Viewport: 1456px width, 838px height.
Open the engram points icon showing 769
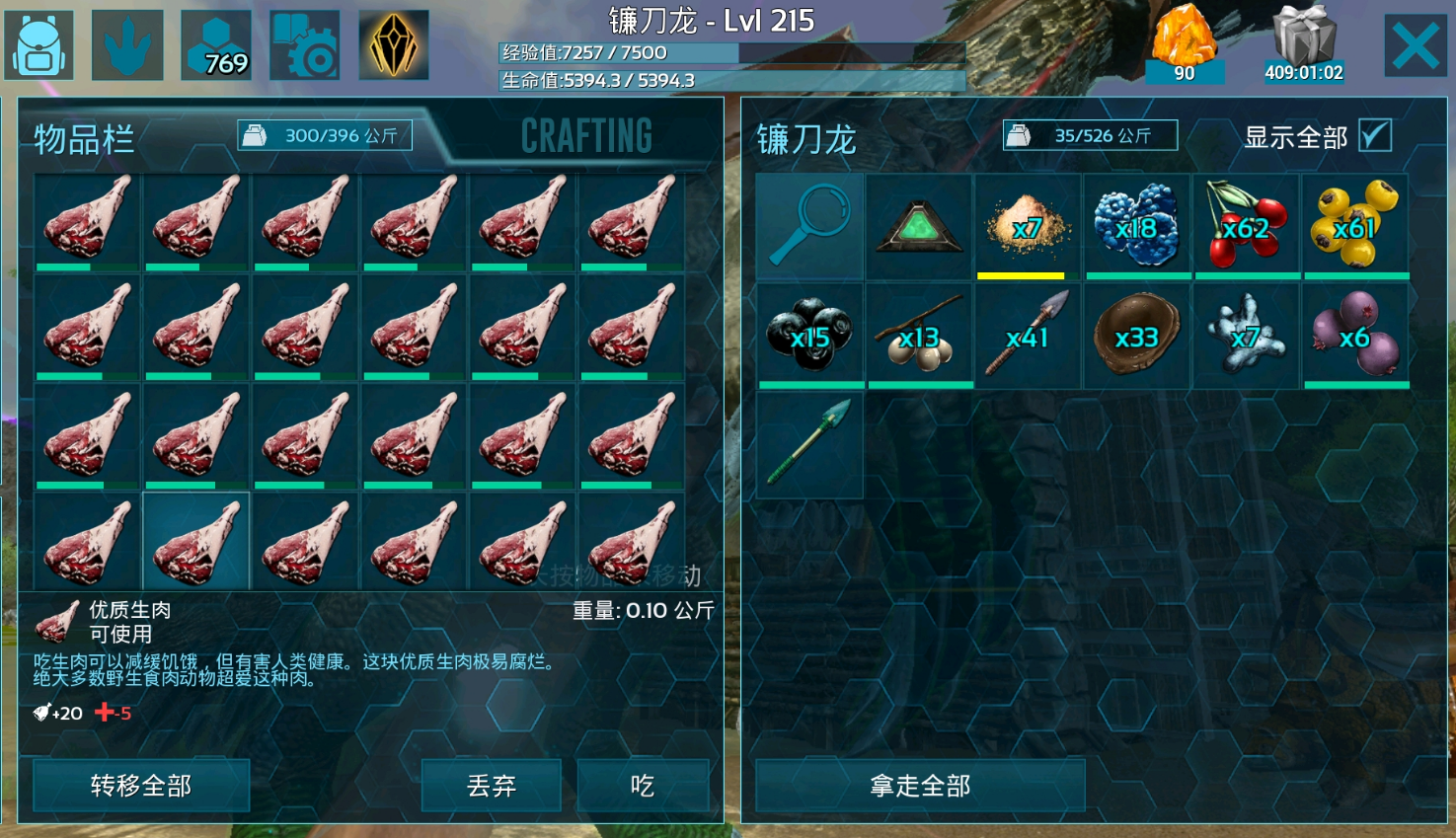216,45
